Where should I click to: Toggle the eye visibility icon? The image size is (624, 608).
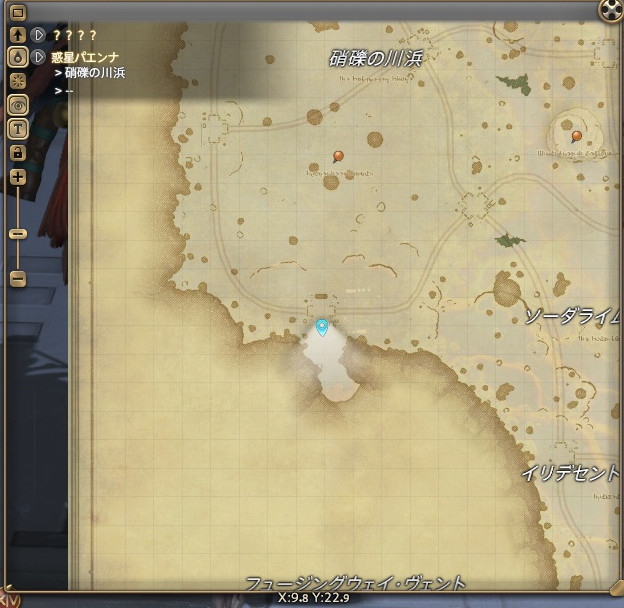pos(17,104)
